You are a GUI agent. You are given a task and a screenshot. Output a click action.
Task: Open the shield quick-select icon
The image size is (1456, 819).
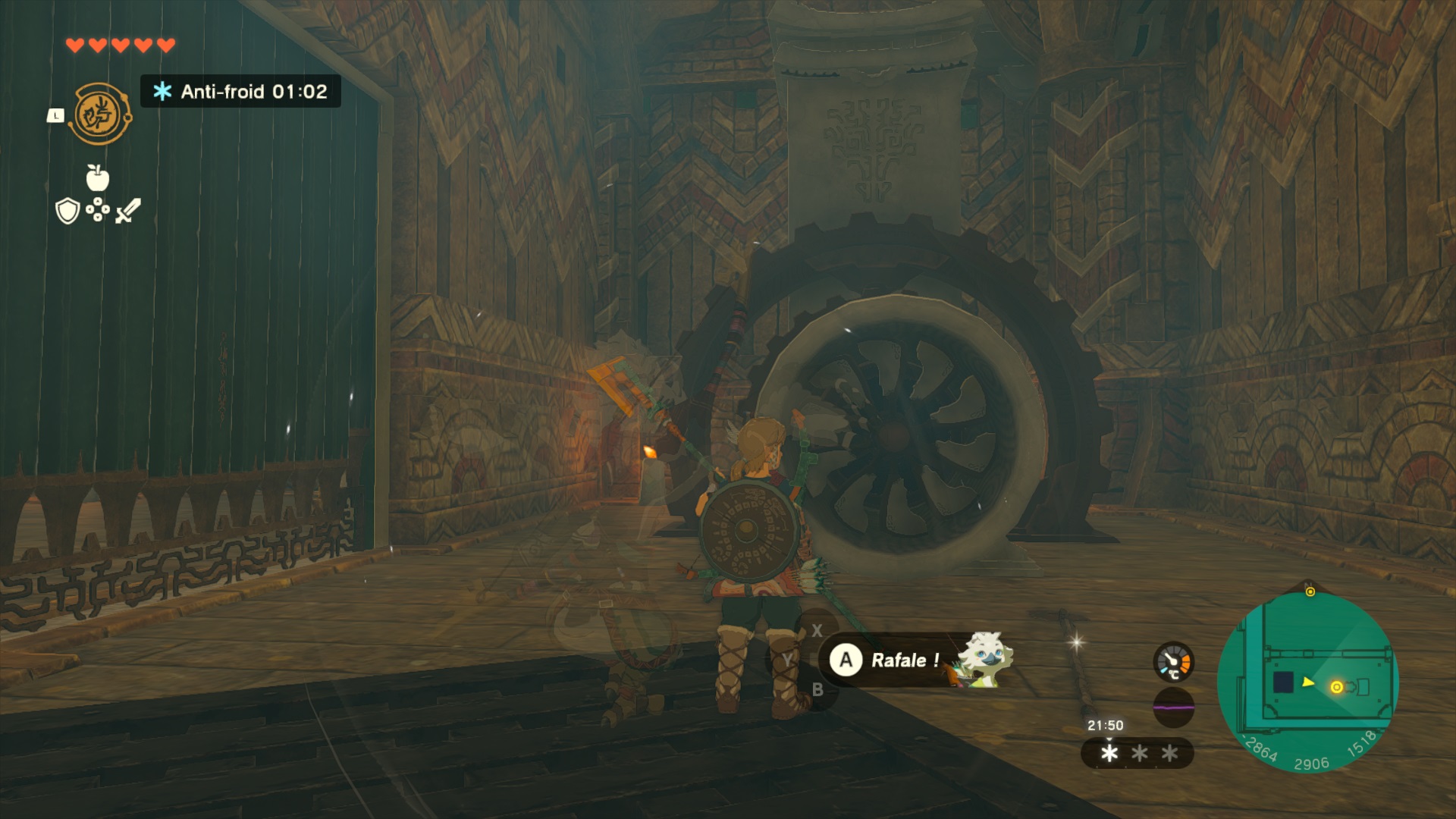click(x=67, y=211)
